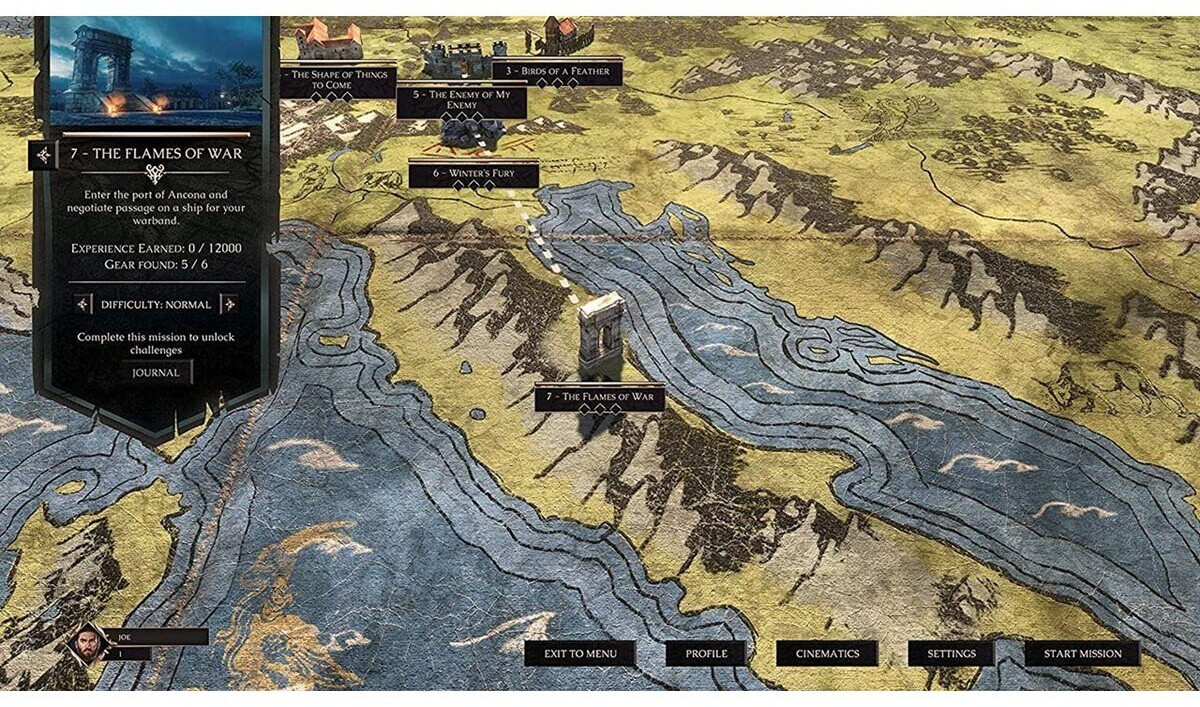Select mission 3 Birds of a Feather
Image resolution: width=1200 pixels, height=707 pixels.
pos(557,71)
